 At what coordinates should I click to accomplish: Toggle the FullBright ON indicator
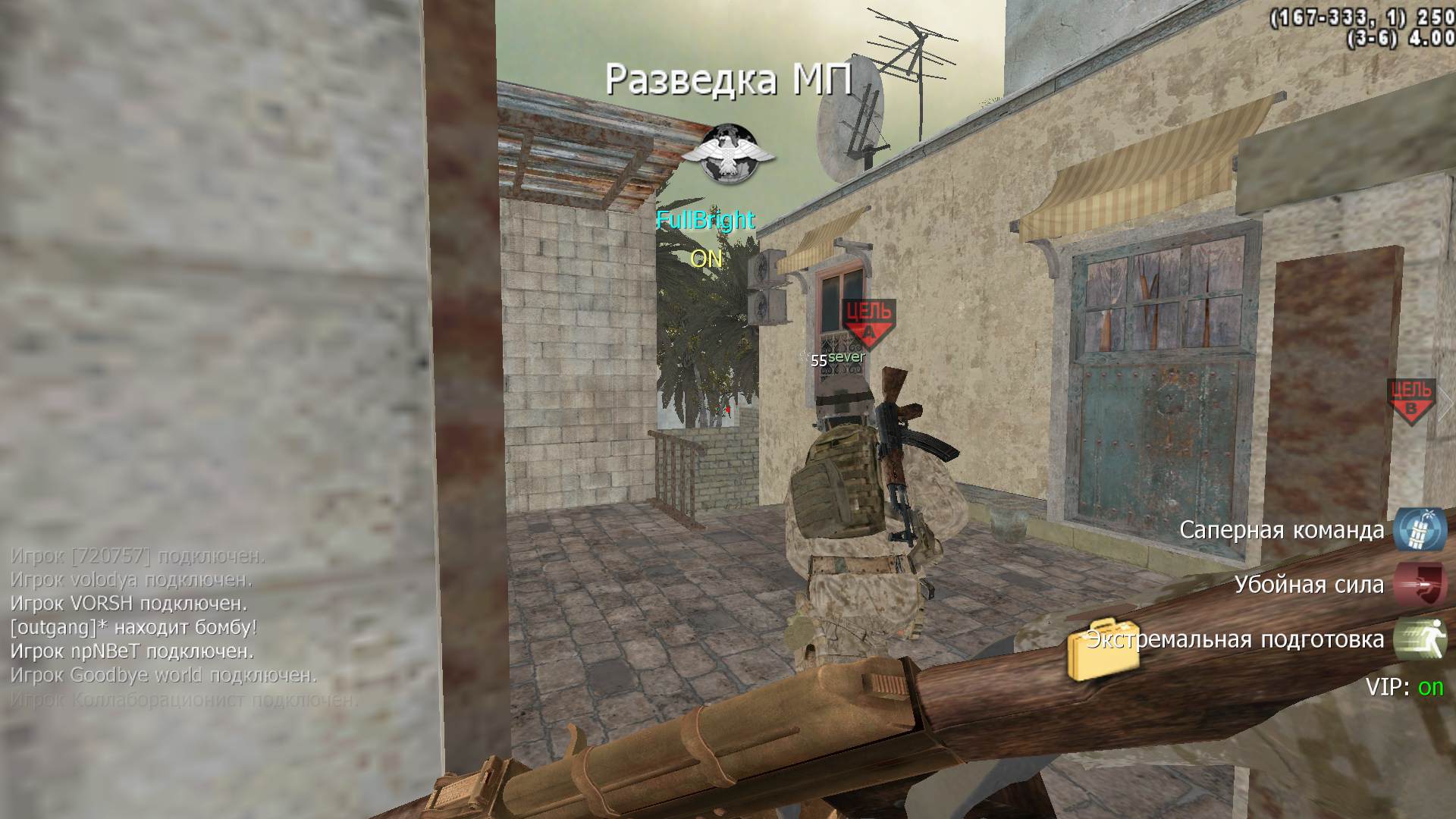pos(706,259)
